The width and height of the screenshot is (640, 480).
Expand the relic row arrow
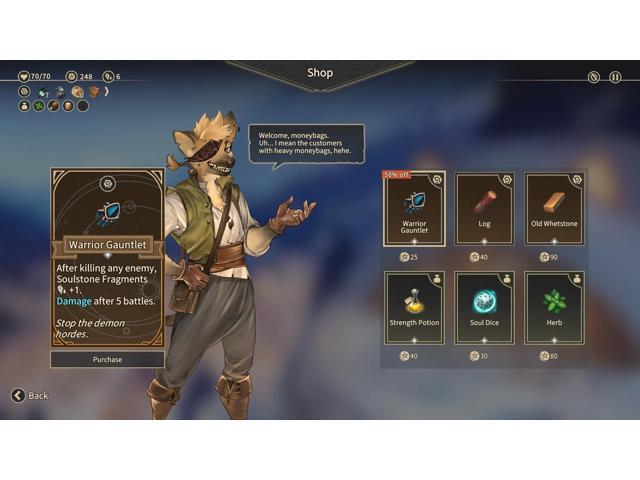pos(107,91)
